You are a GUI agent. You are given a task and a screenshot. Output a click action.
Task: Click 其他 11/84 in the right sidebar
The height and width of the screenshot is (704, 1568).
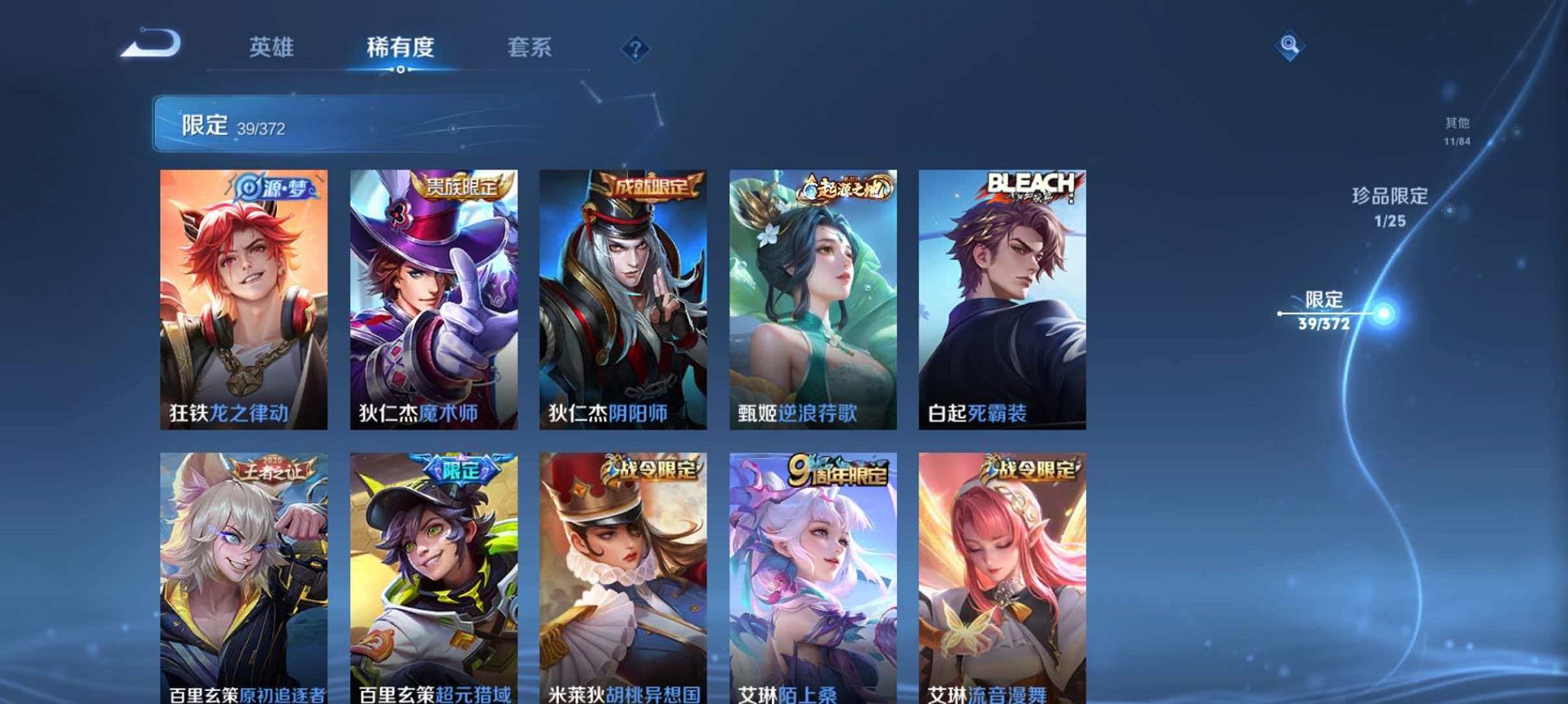[x=1458, y=130]
